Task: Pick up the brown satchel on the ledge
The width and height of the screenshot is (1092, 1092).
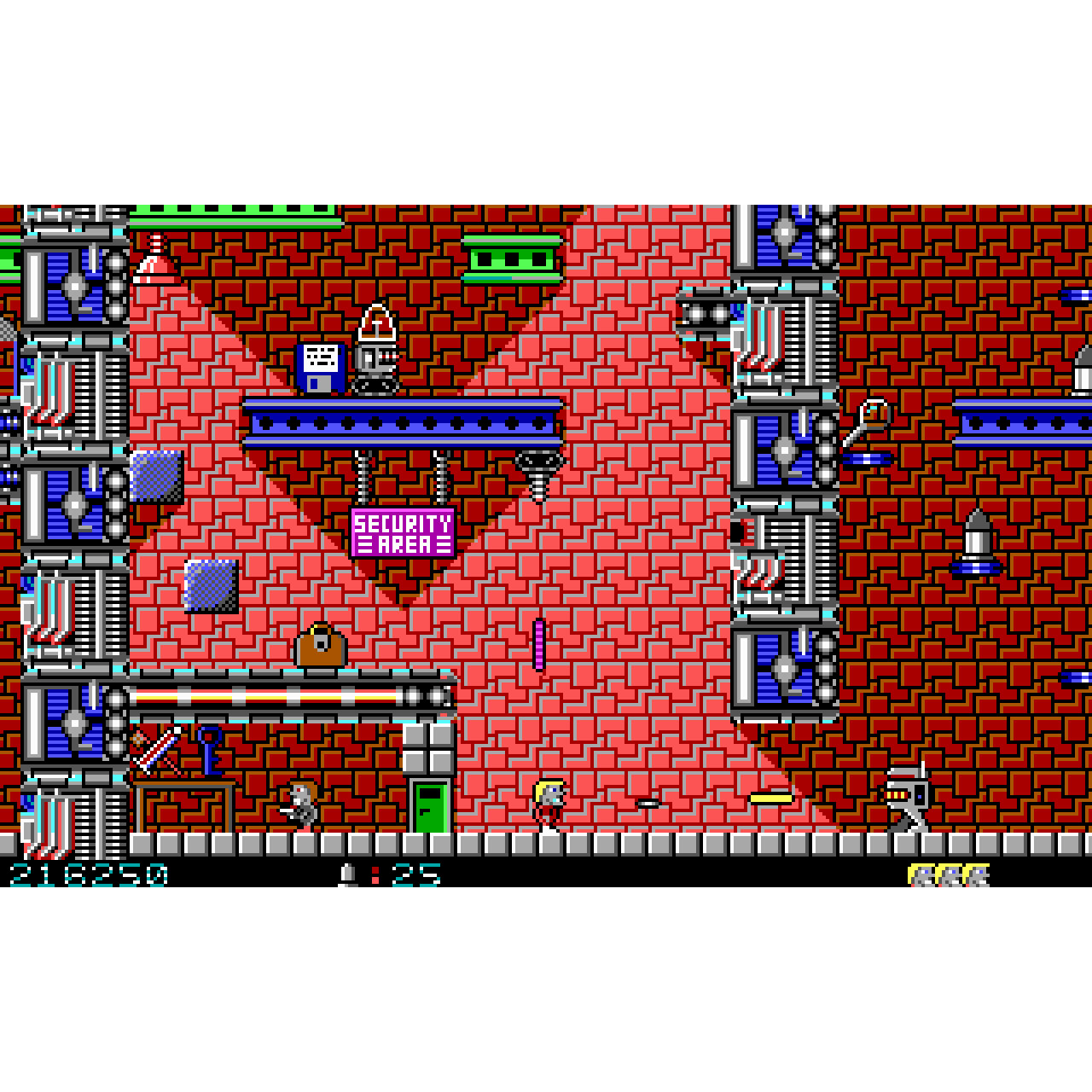Action: click(320, 648)
